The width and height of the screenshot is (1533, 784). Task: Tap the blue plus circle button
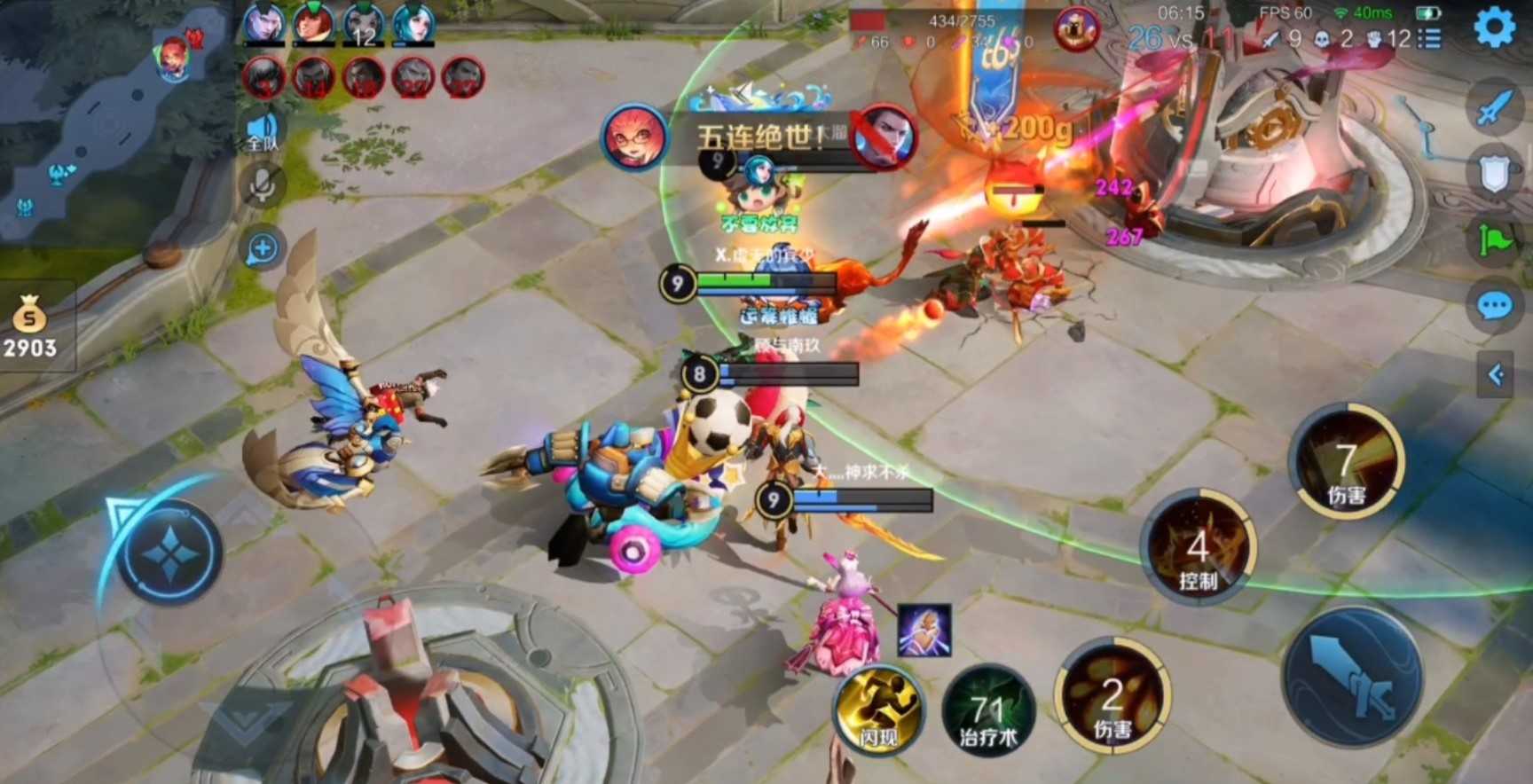[263, 249]
